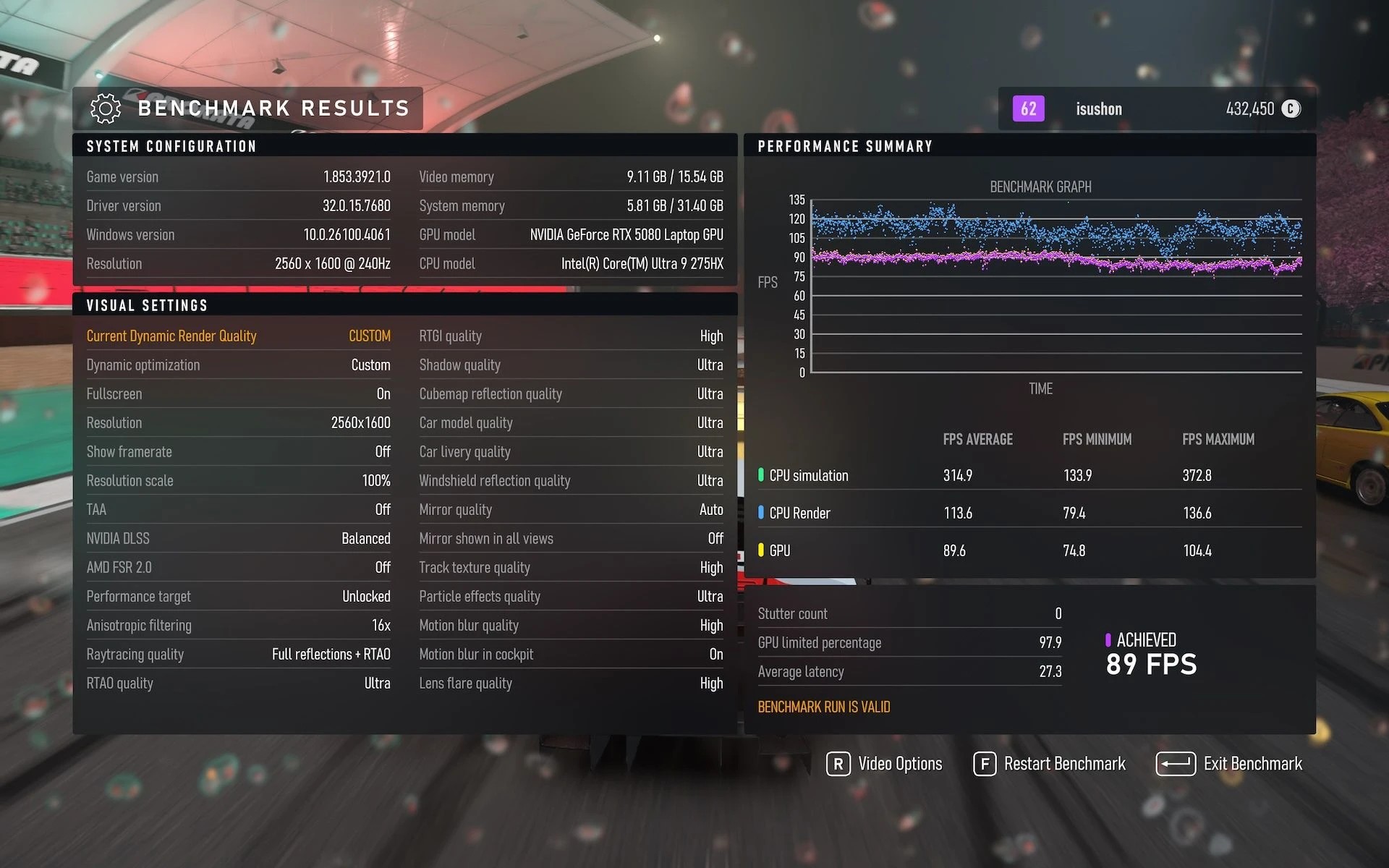Click the isushon username field
Viewport: 1389px width, 868px height.
coord(1098,109)
